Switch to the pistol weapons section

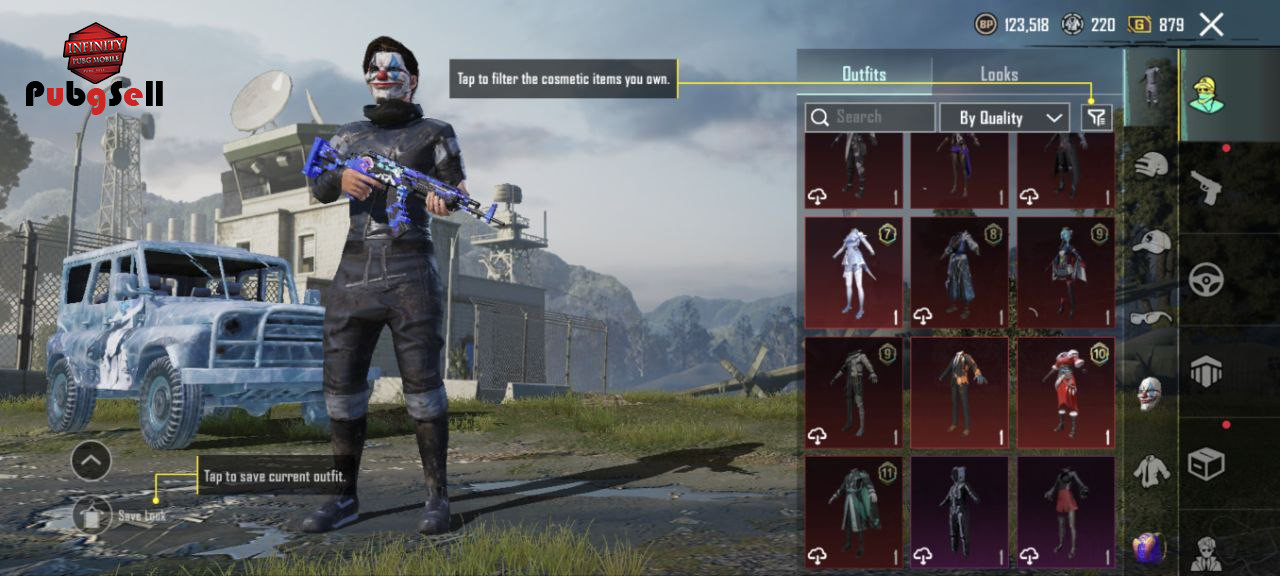pyautogui.click(x=1206, y=185)
